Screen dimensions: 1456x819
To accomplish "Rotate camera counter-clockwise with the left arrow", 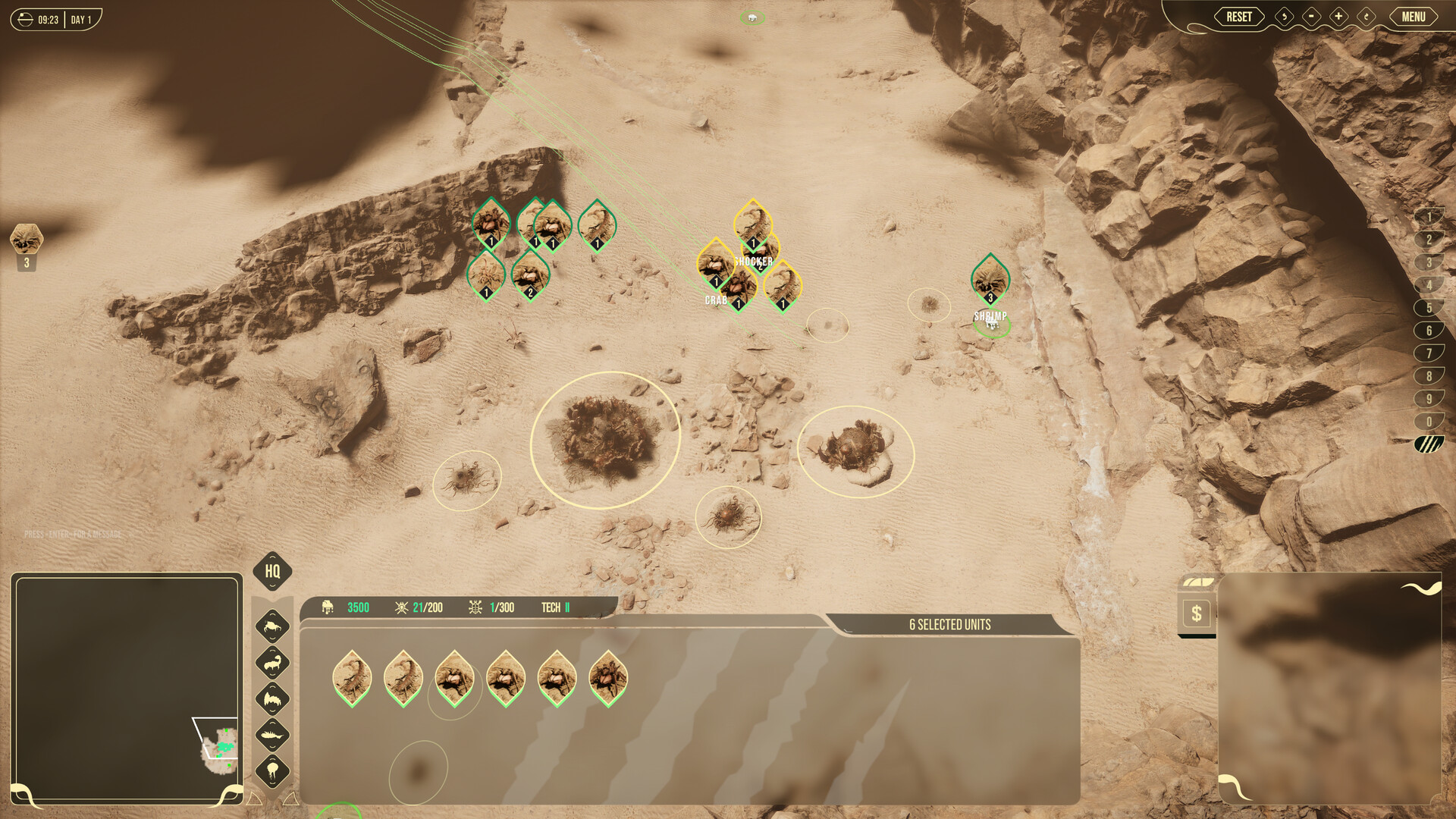I will (1284, 17).
